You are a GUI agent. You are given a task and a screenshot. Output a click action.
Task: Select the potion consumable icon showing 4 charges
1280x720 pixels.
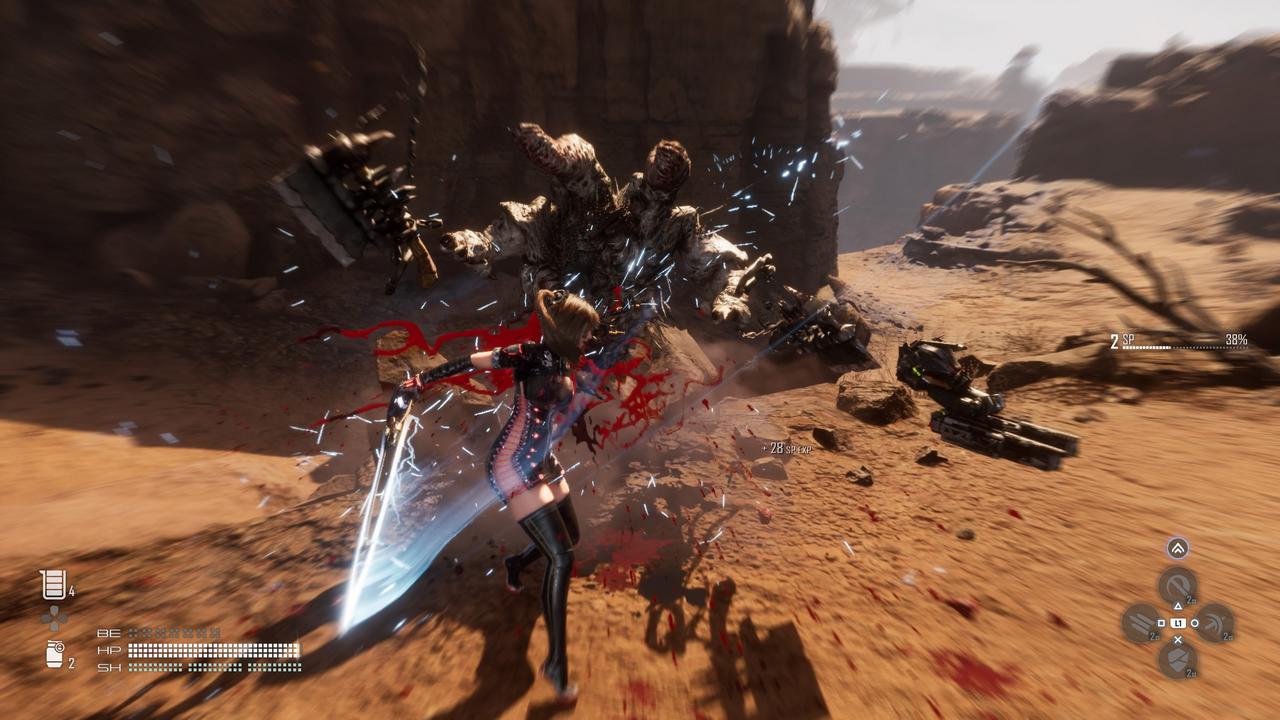(52, 585)
